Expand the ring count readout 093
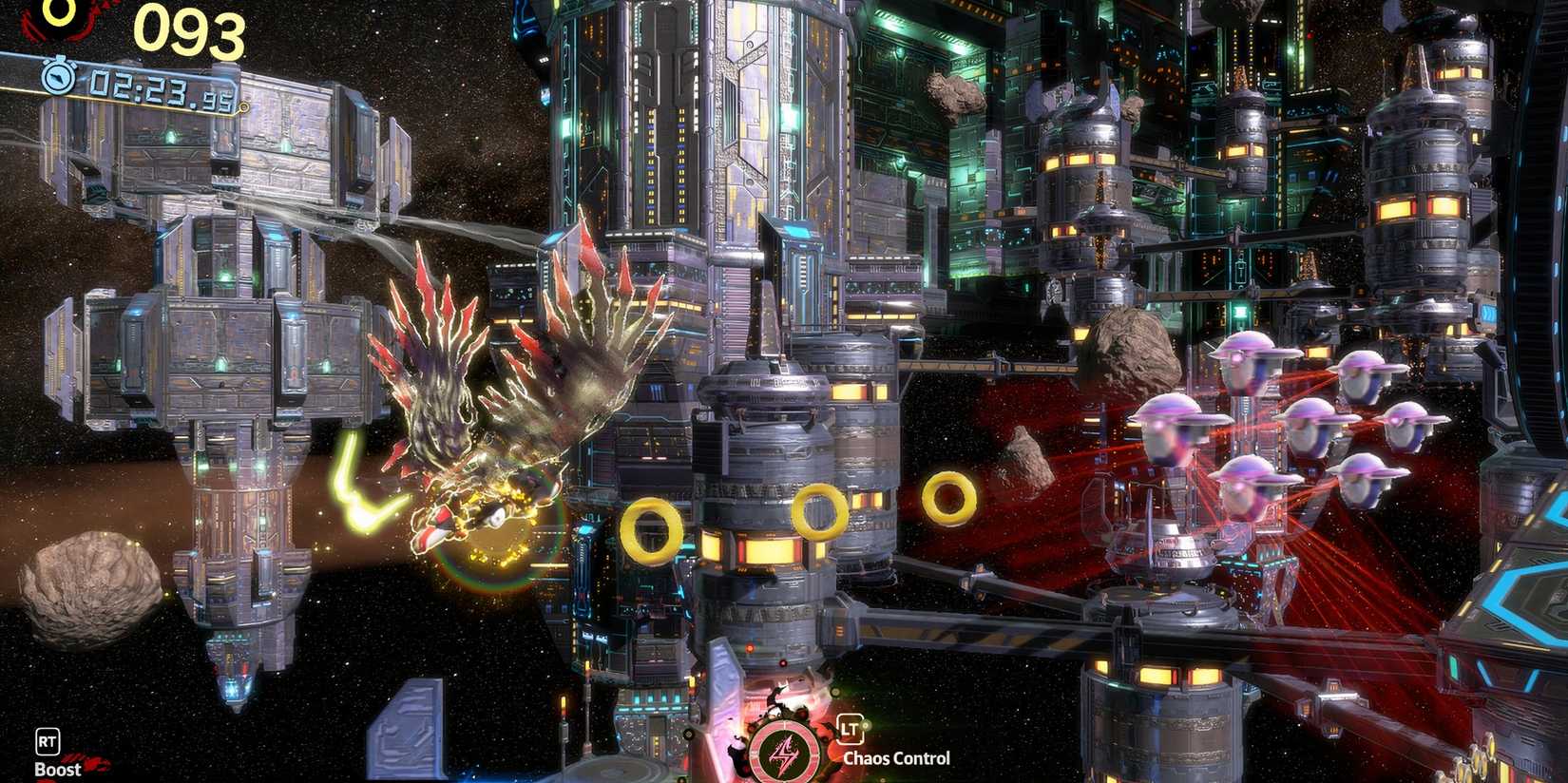Image resolution: width=1568 pixels, height=783 pixels. [188, 29]
